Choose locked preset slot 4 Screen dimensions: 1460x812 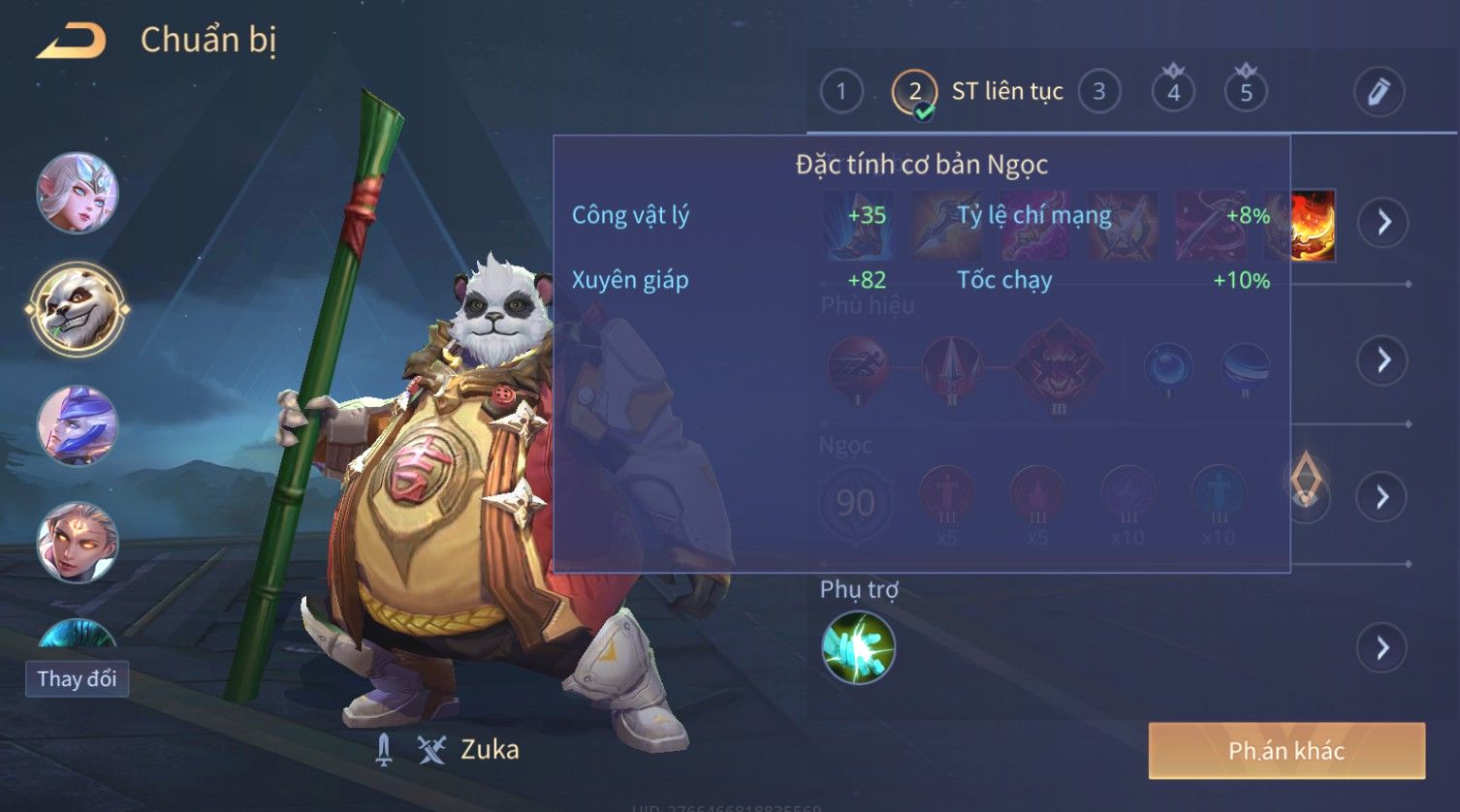pos(1173,92)
